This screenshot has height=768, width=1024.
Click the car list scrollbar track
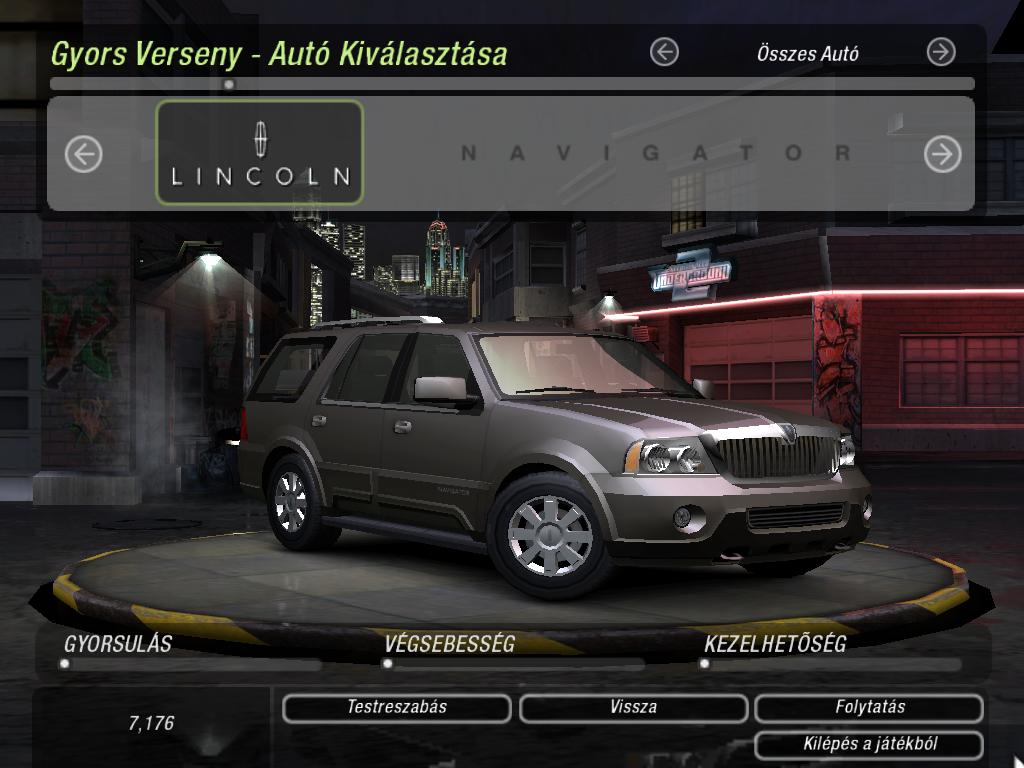coord(600,85)
